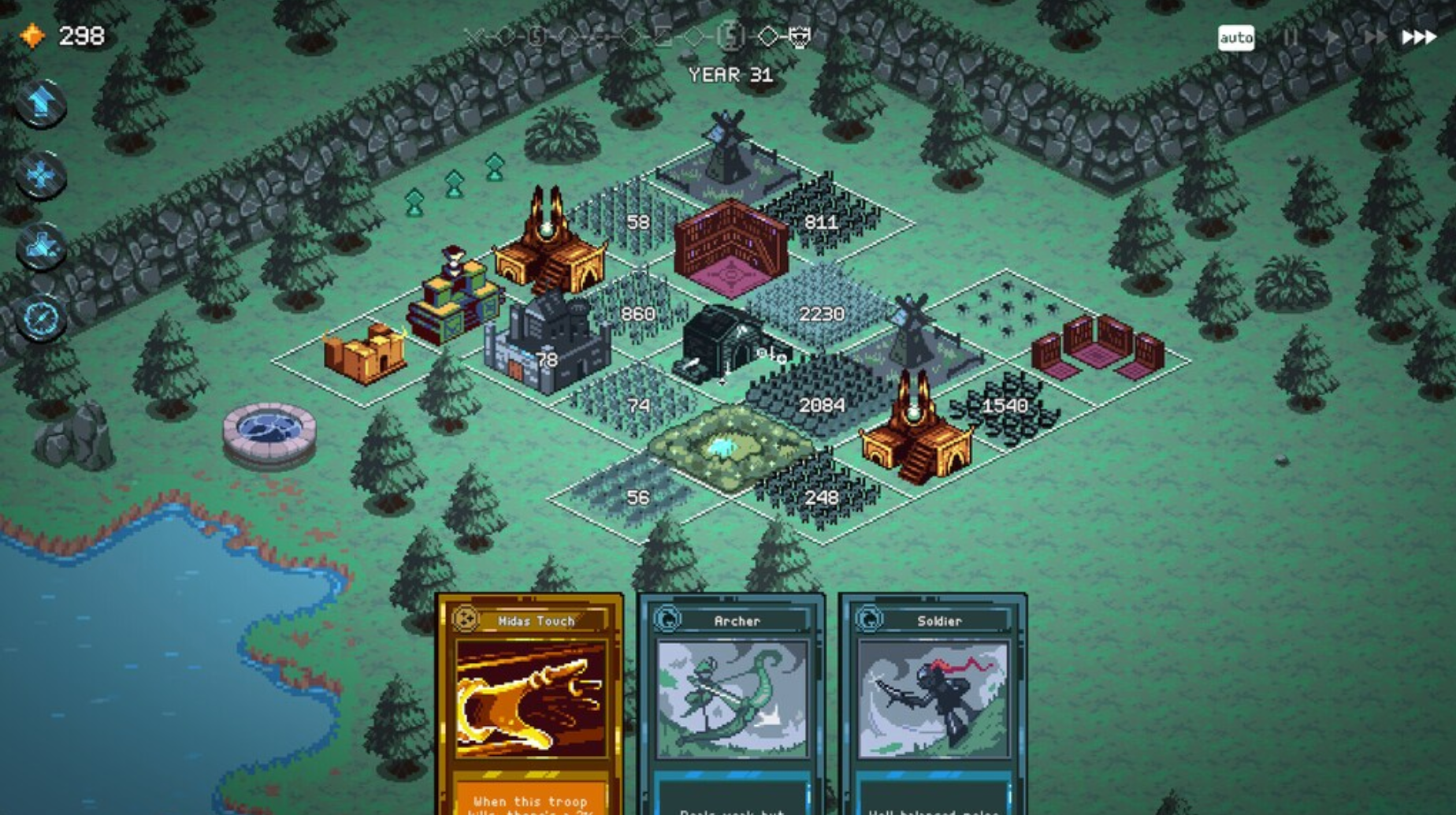Select the Archer card

(x=731, y=701)
